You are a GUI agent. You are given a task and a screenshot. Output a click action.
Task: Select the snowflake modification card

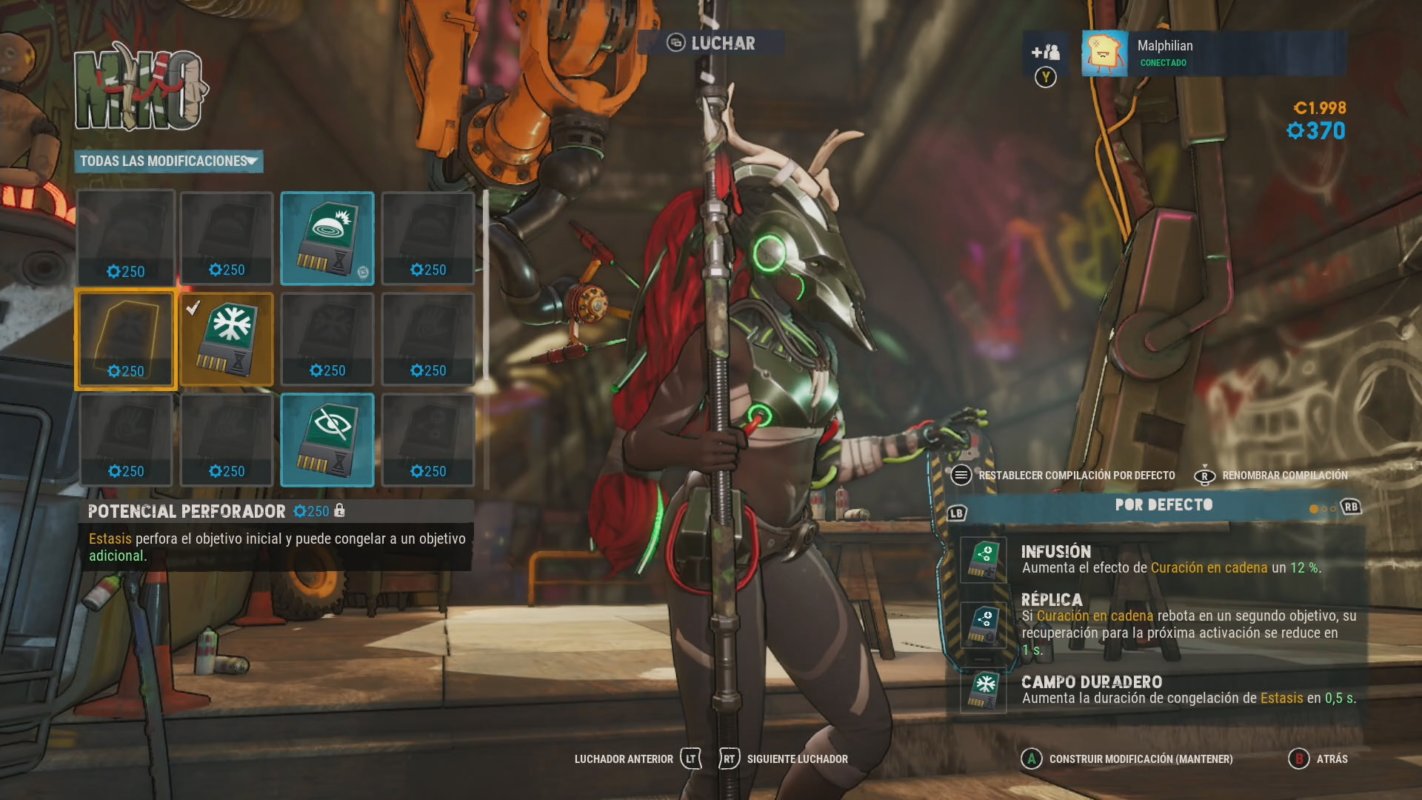(x=226, y=339)
